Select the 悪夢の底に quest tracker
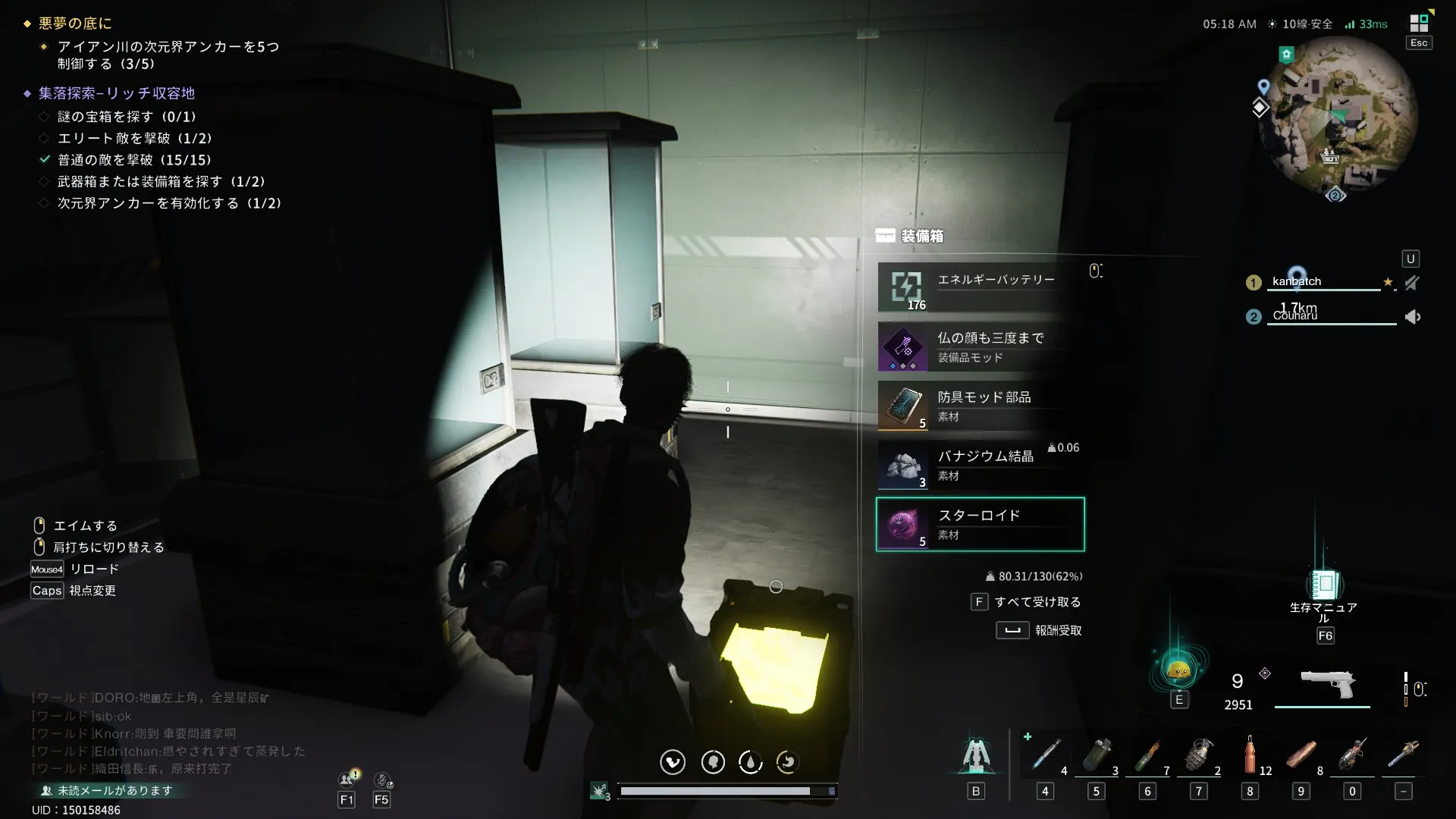The height and width of the screenshot is (819, 1456). [x=75, y=24]
